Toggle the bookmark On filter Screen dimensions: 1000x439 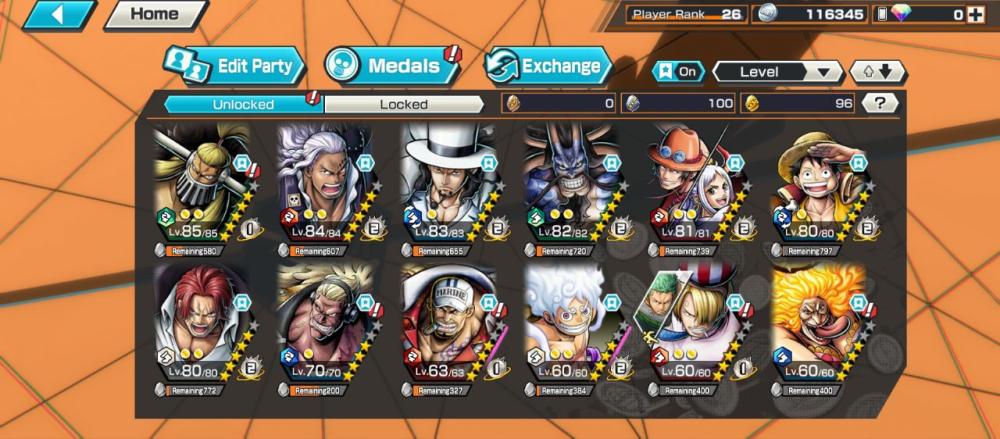pos(677,72)
